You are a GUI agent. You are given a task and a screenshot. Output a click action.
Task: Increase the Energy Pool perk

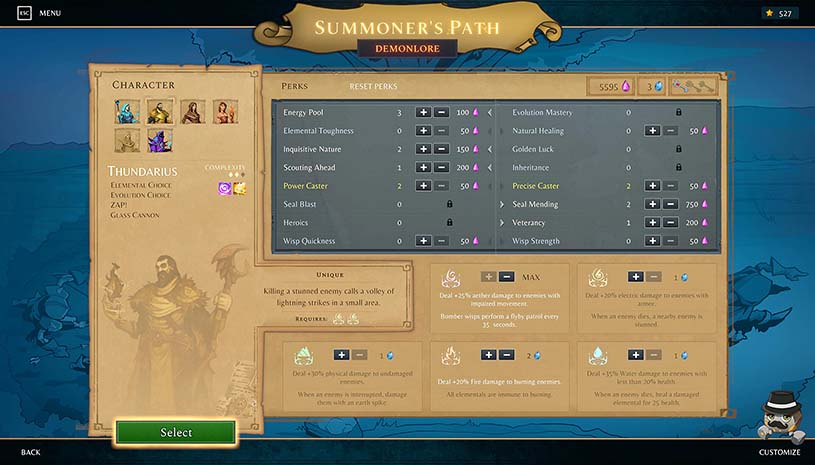[423, 113]
